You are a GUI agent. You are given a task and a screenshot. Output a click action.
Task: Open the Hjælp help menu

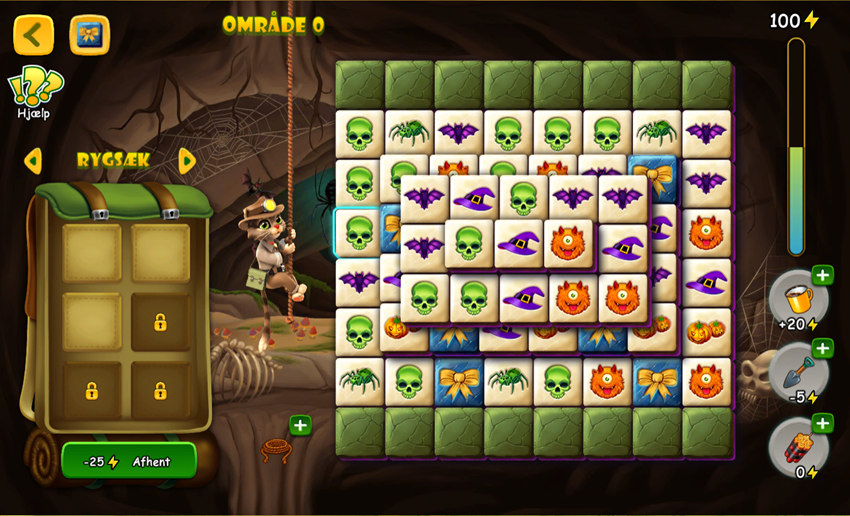click(x=33, y=92)
